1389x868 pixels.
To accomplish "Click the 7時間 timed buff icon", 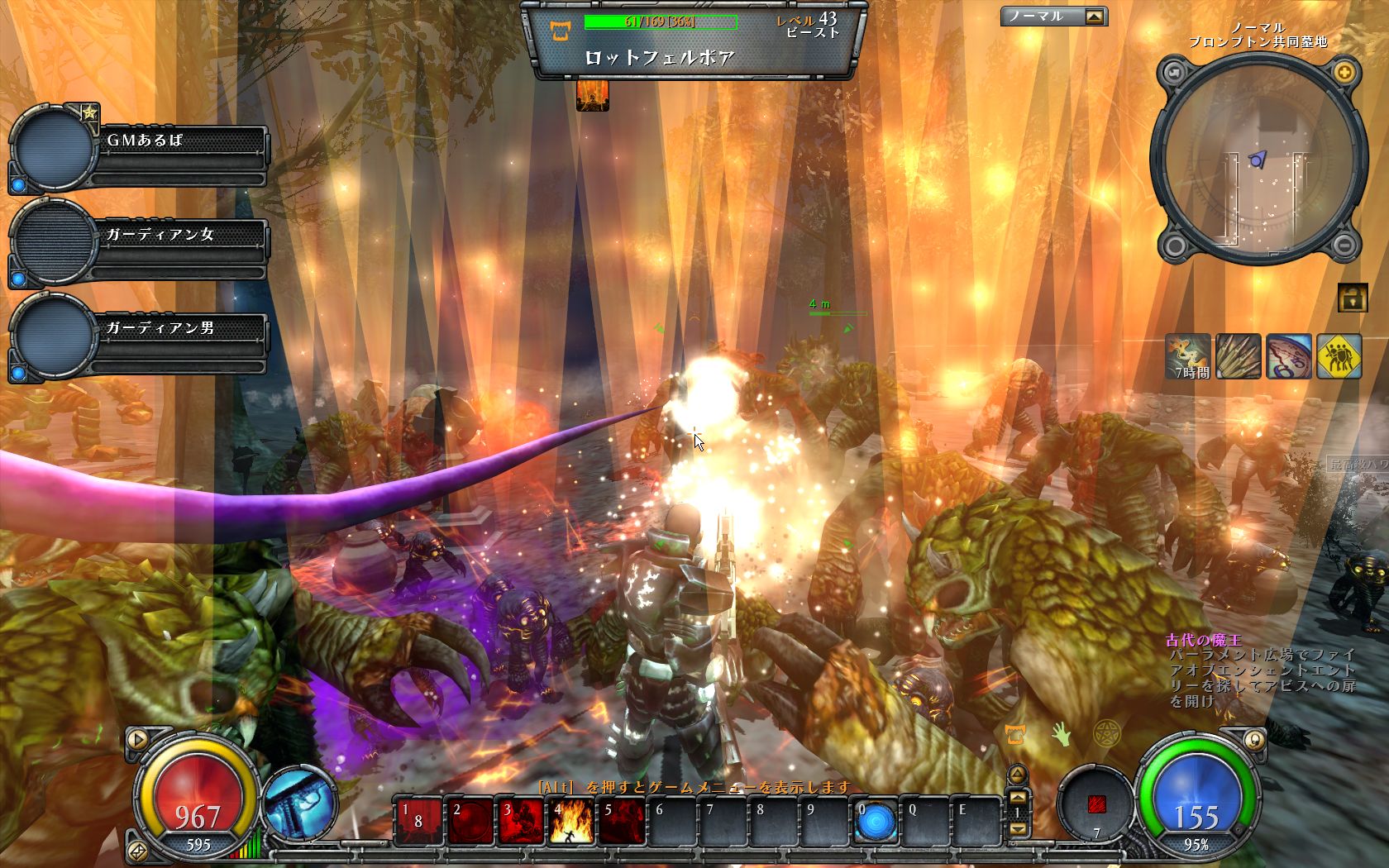I will point(1188,355).
